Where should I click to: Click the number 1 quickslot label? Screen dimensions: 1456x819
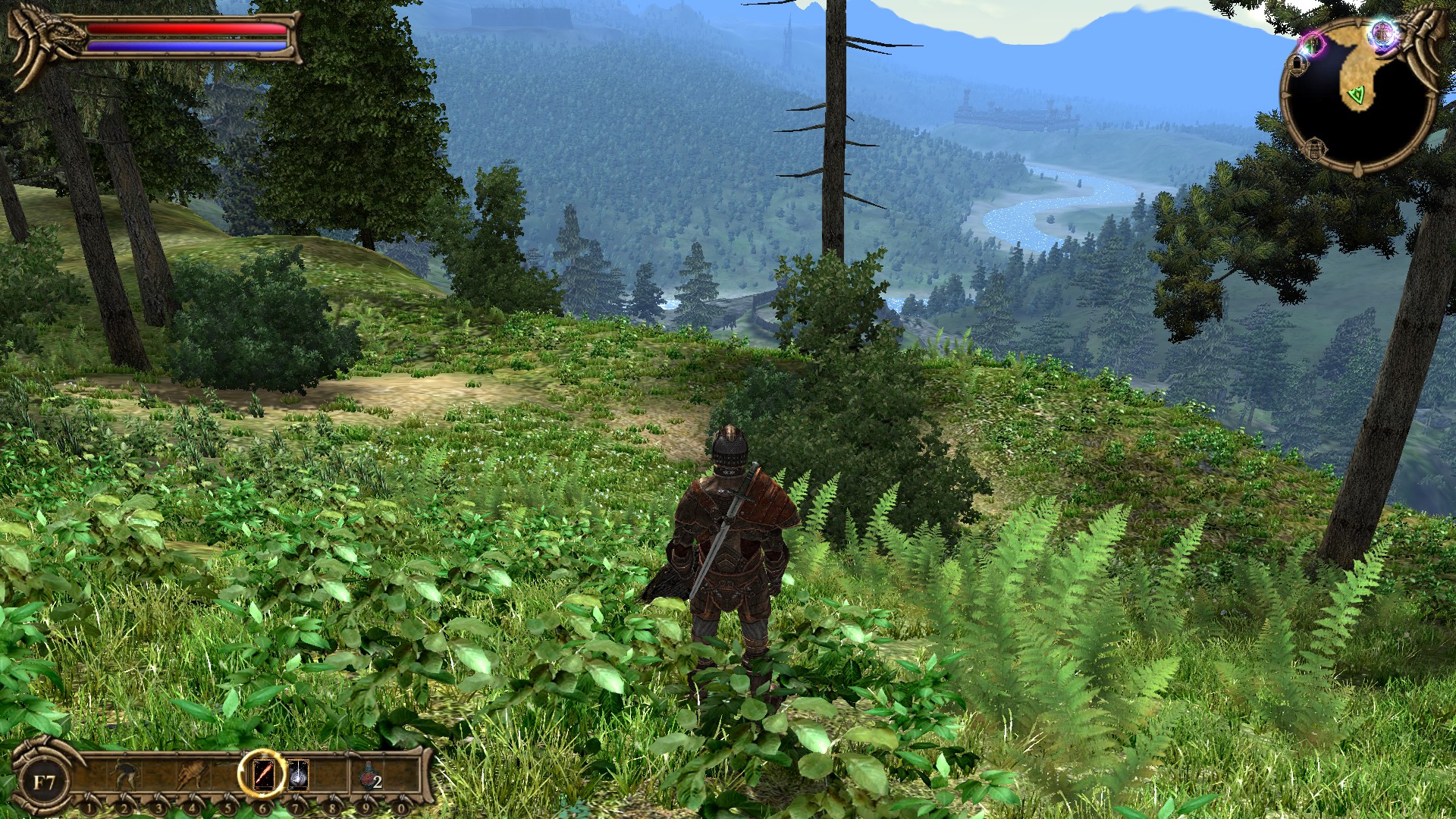tap(89, 808)
